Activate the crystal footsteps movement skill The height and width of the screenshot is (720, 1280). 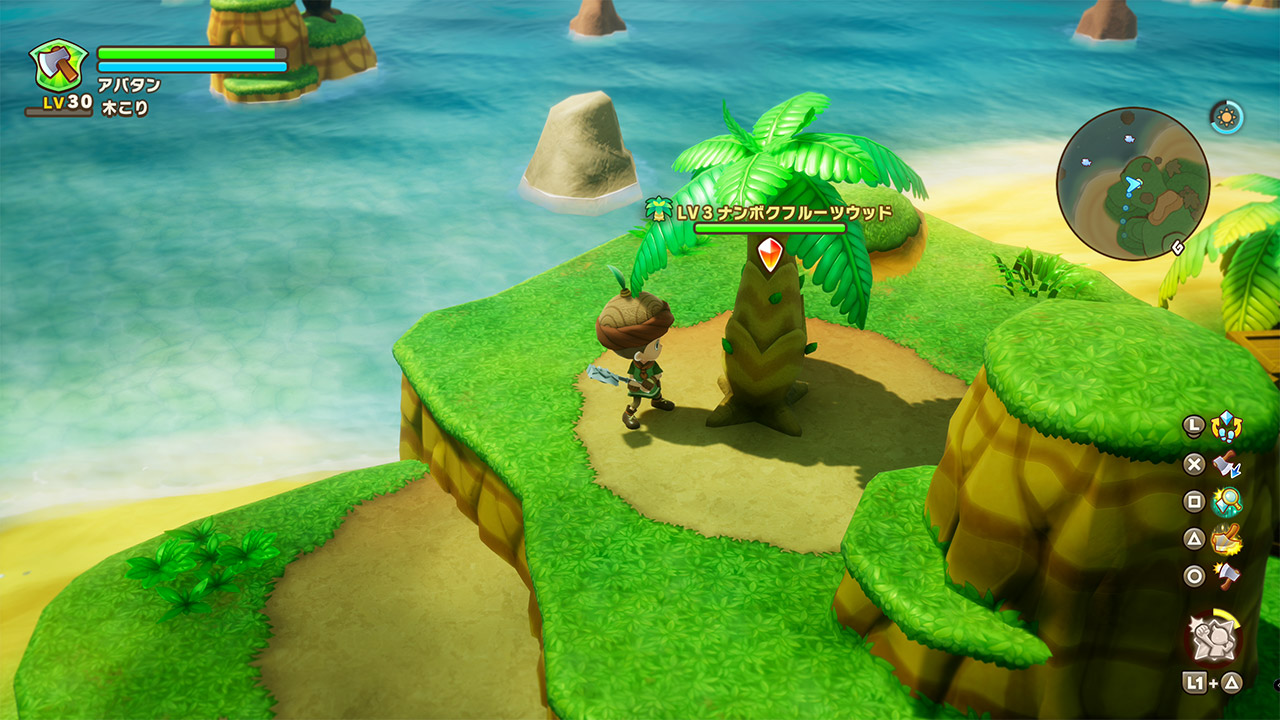(x=1226, y=427)
